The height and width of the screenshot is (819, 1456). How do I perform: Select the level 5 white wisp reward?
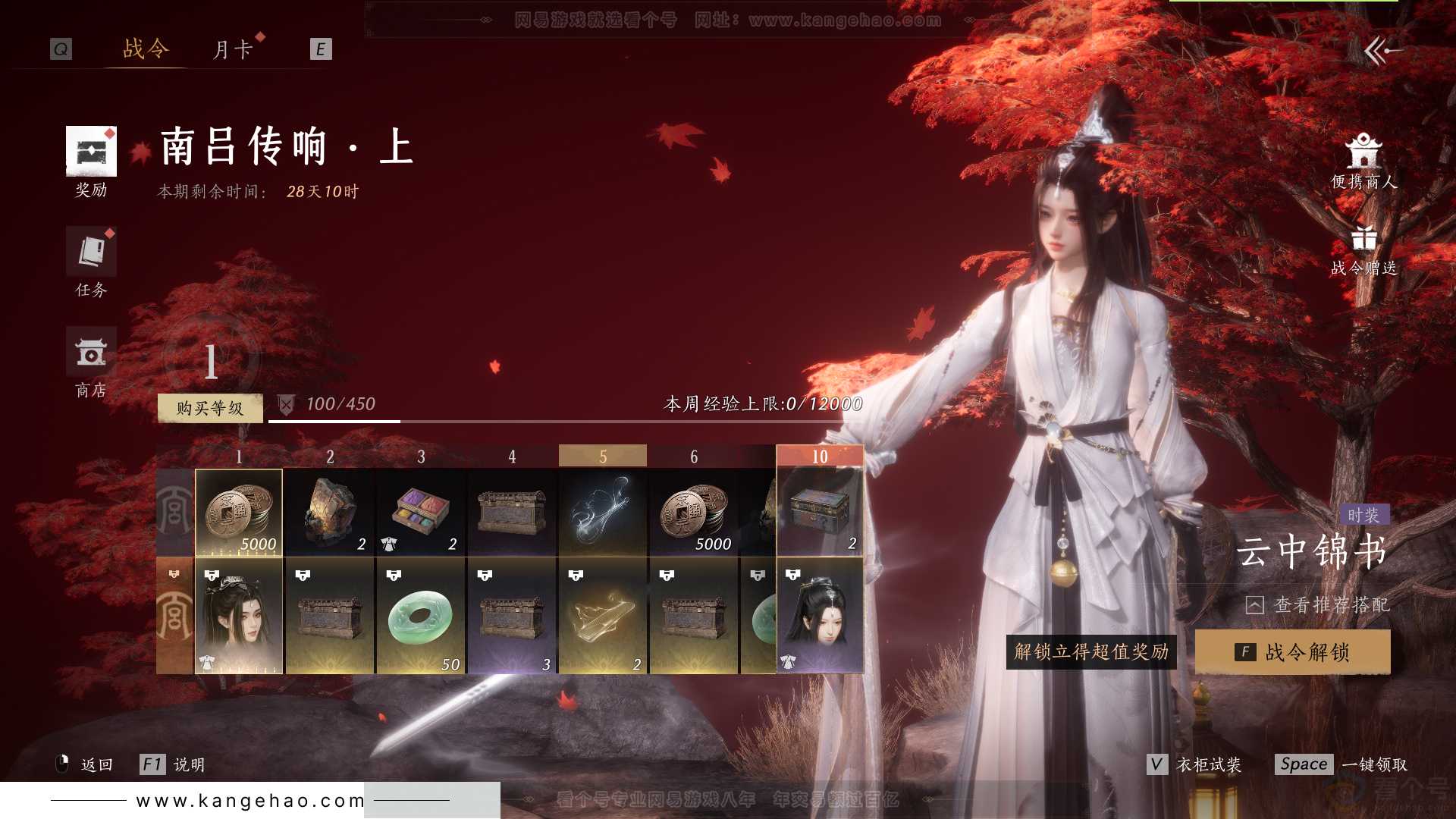pos(603,513)
